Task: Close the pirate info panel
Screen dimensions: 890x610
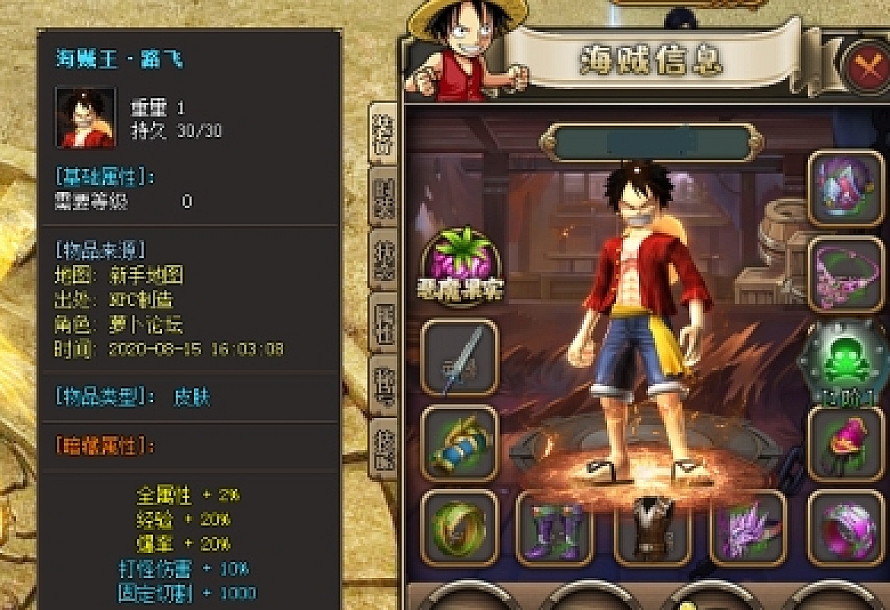Action: 864,66
